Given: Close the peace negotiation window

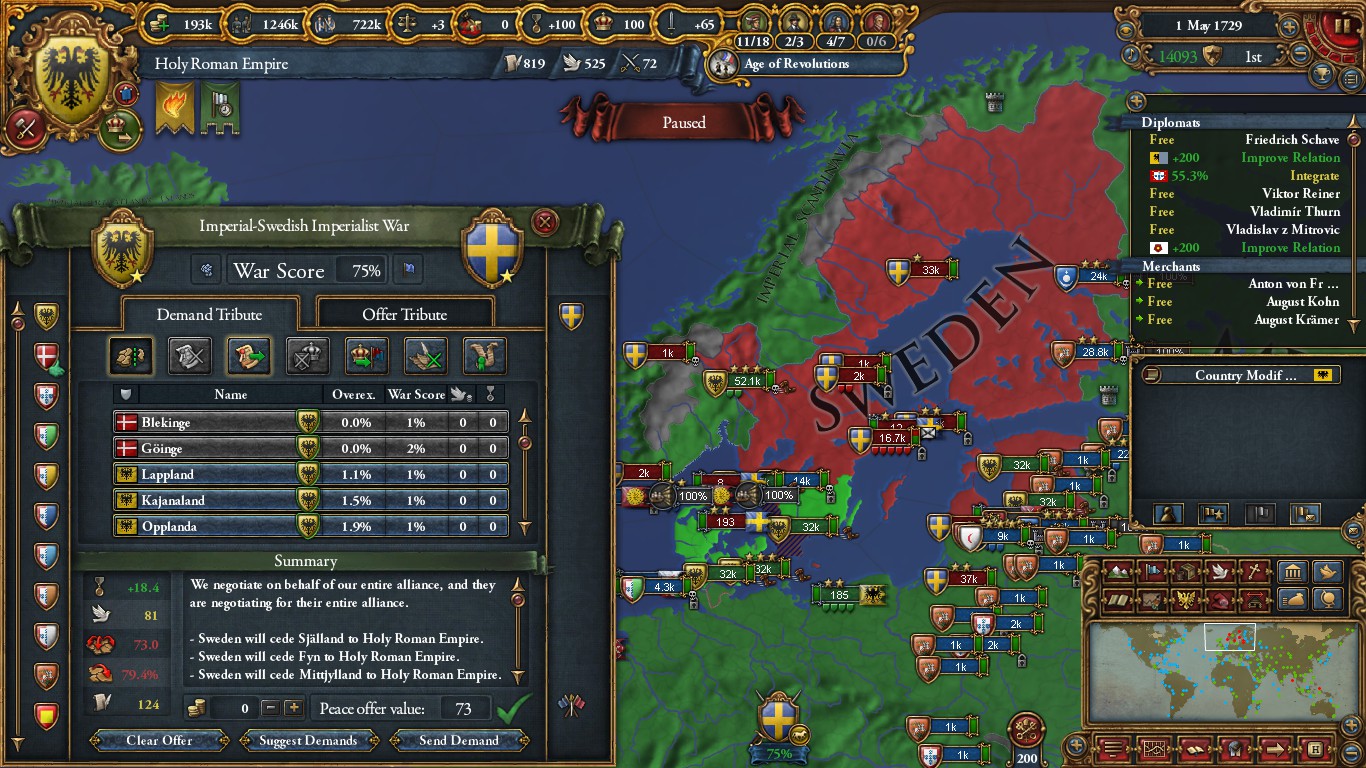Looking at the screenshot, I should [x=544, y=222].
